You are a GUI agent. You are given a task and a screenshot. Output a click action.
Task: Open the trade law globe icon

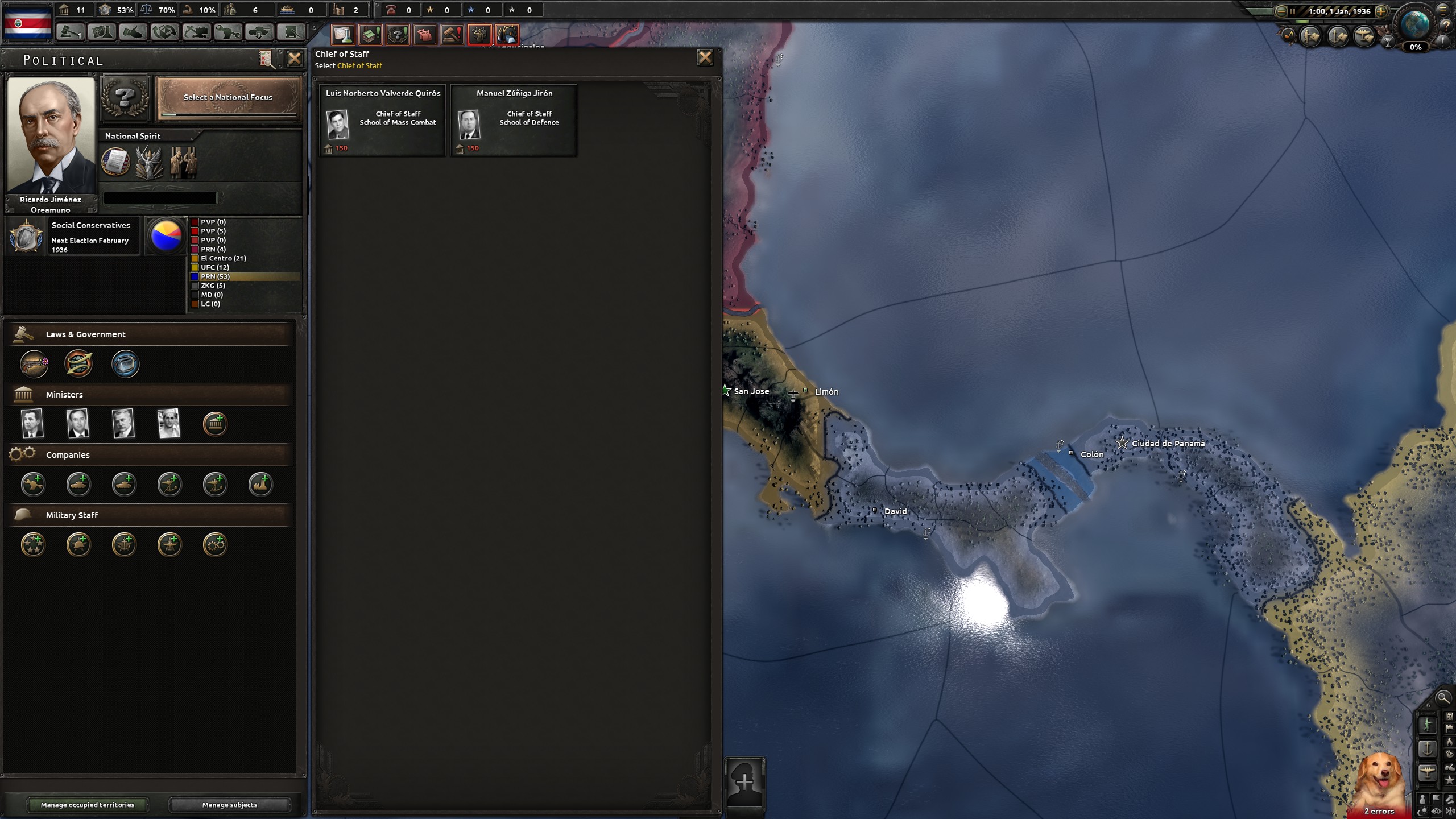point(78,364)
